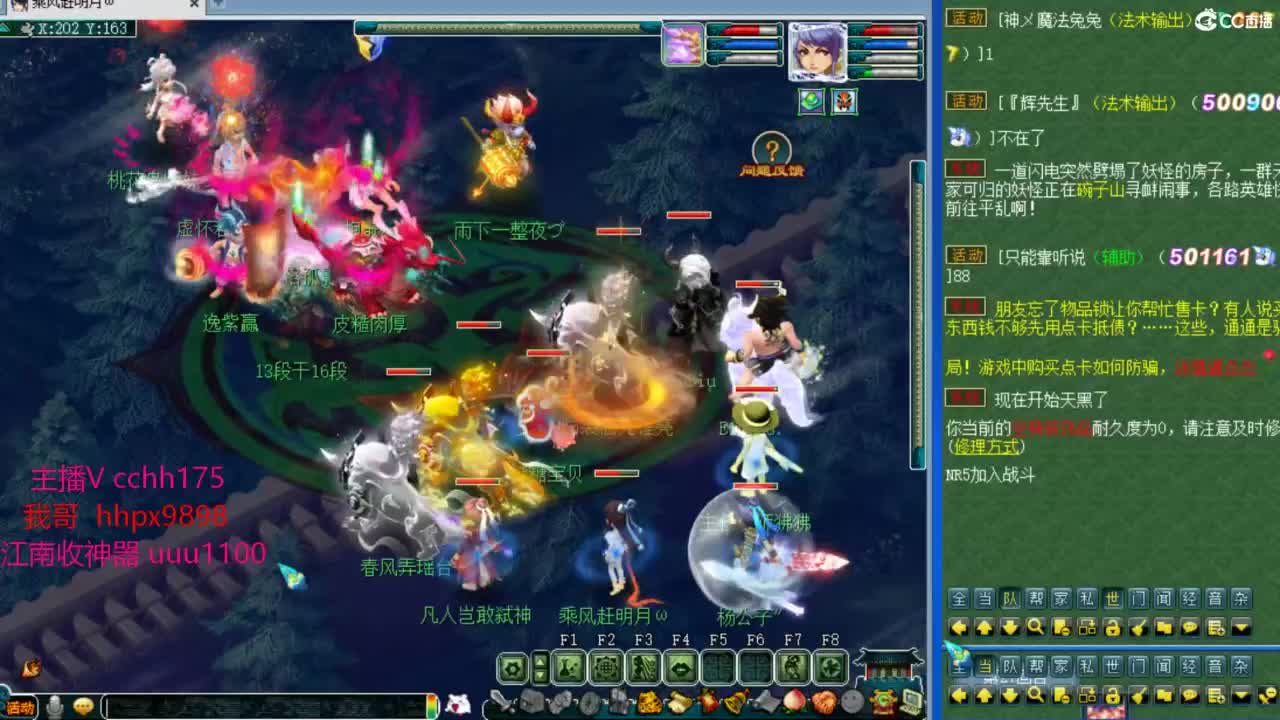Open the chat search magnifier icon
Screen dimensions: 1280x720
(1037, 627)
